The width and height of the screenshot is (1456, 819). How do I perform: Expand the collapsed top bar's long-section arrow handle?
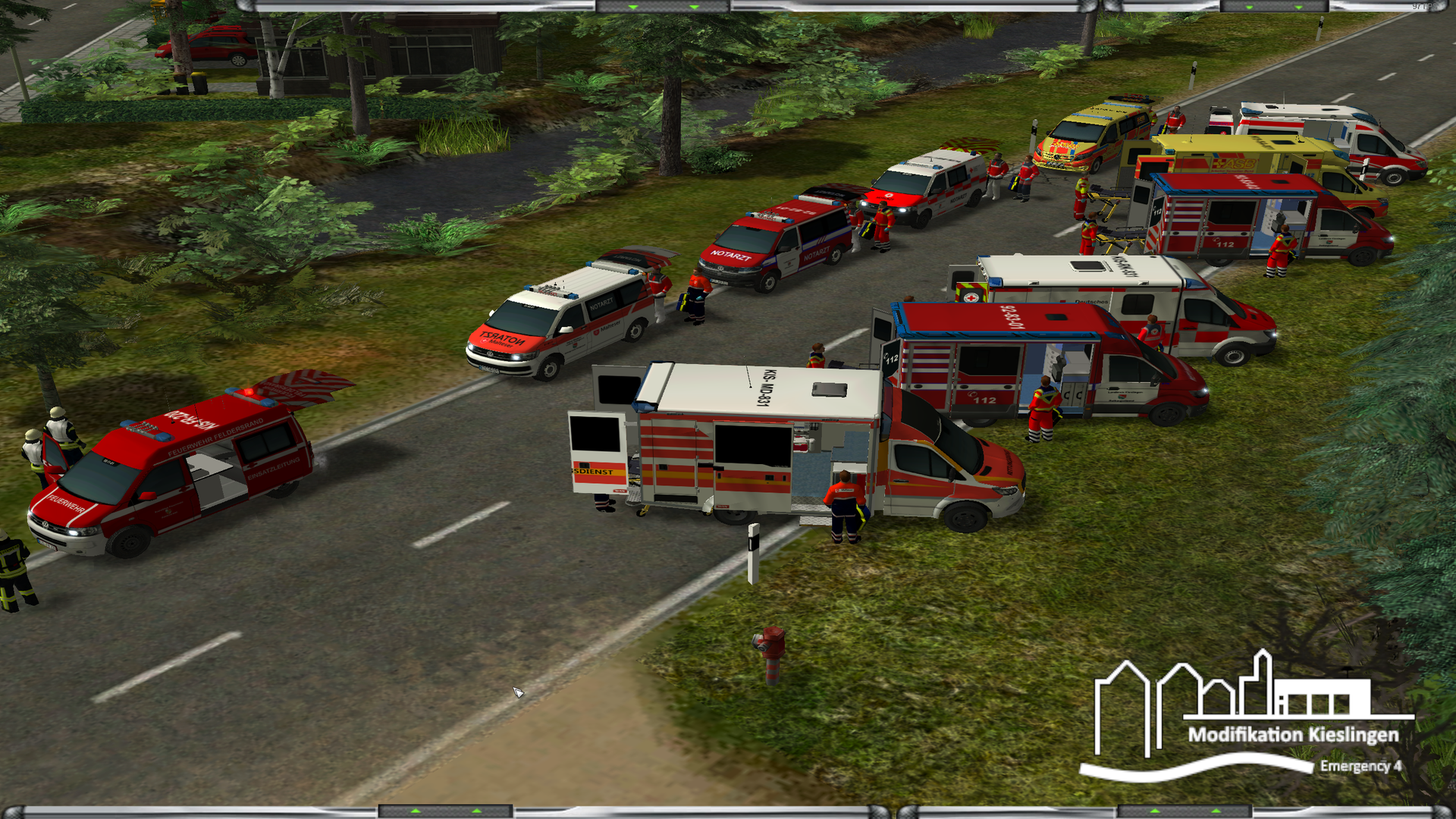point(664,7)
